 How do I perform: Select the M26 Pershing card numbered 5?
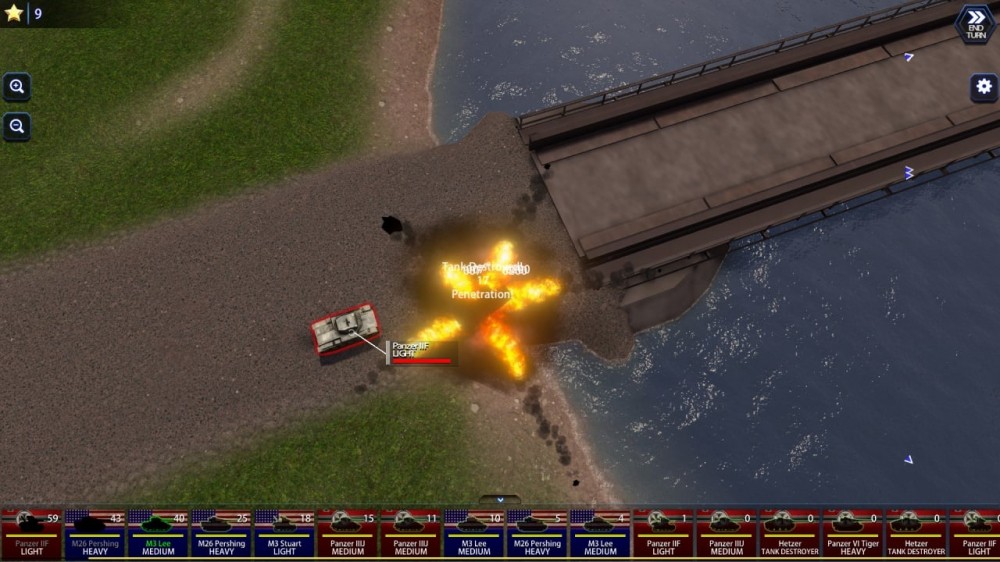point(537,534)
